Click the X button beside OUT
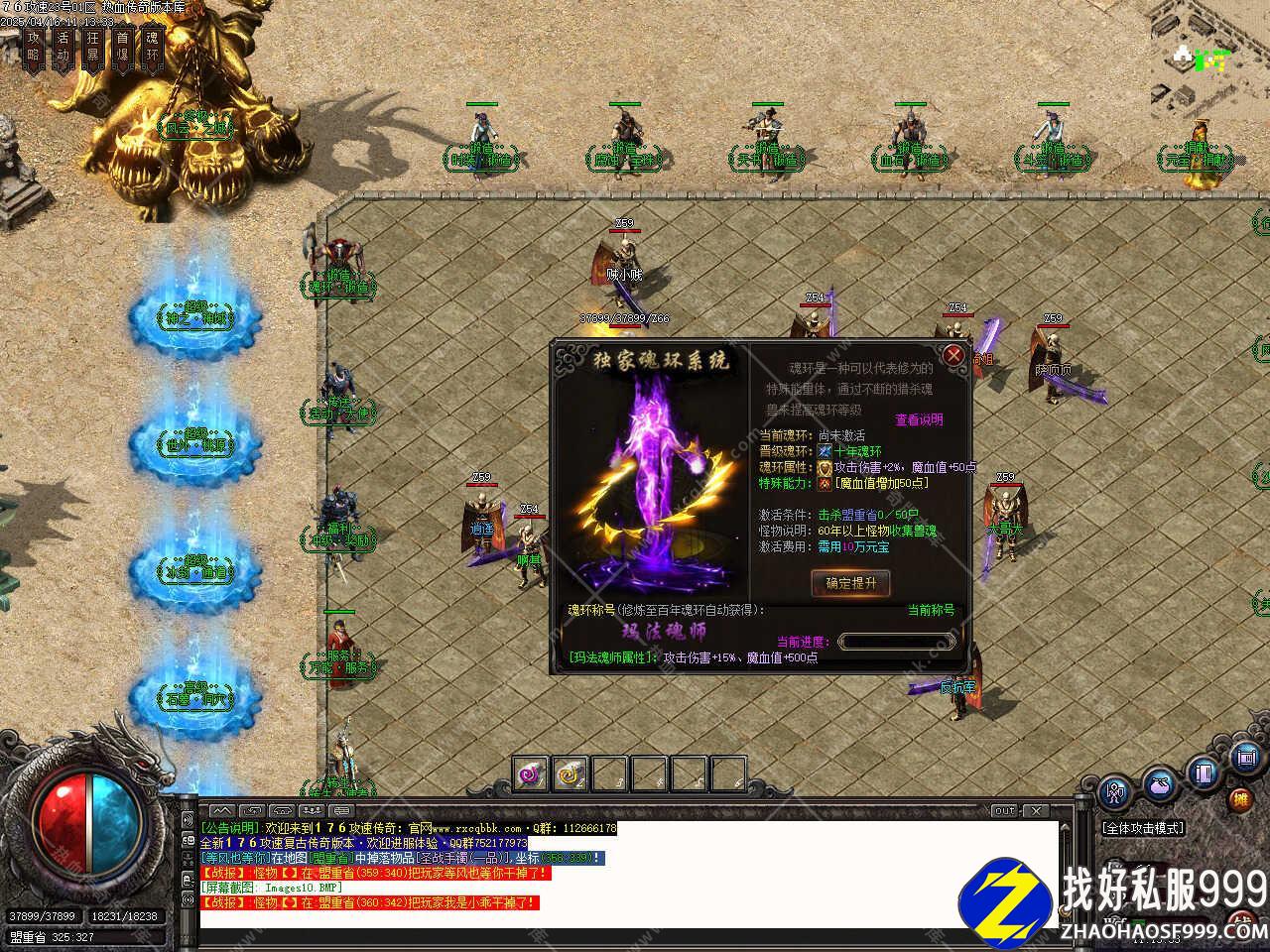 click(x=1034, y=811)
